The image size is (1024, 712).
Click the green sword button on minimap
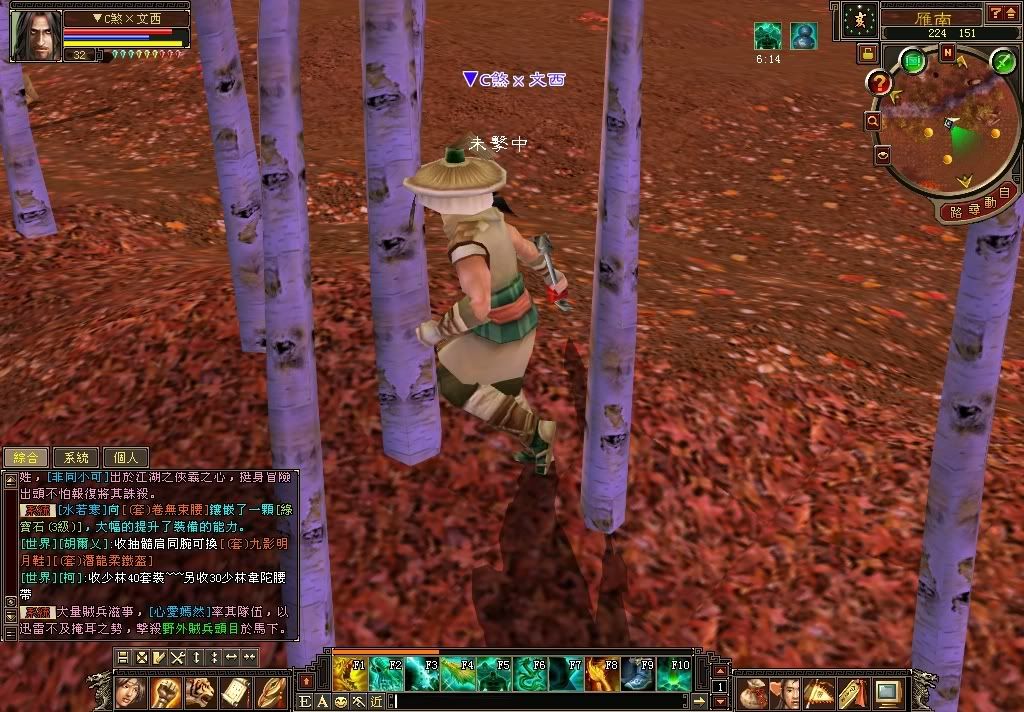pos(1003,61)
